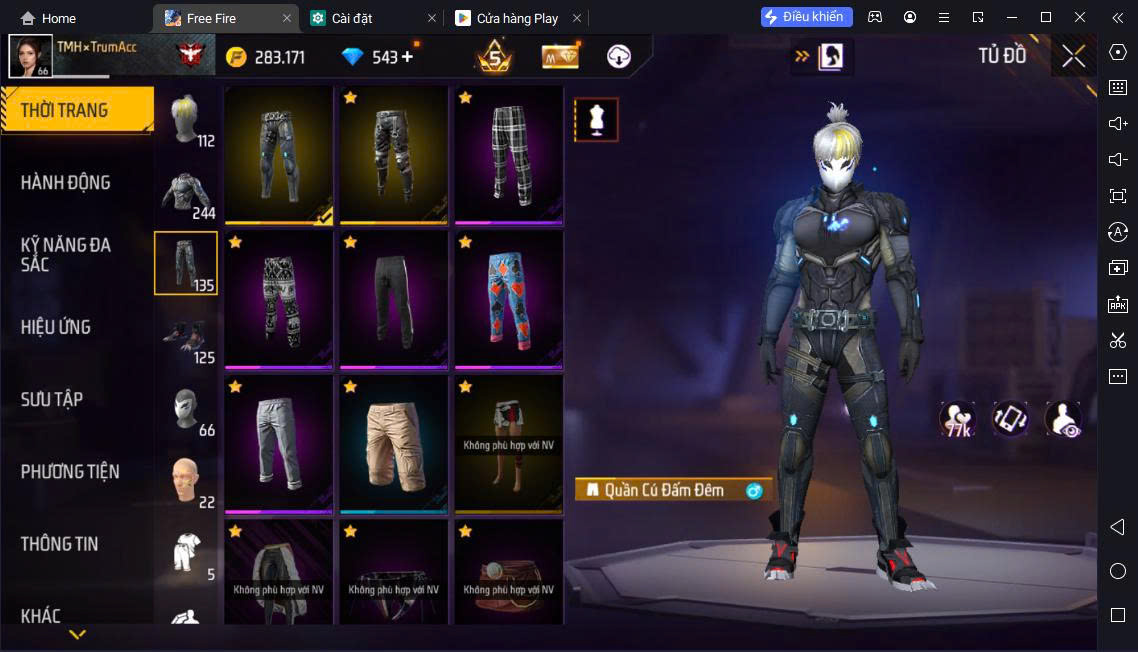Switch to the HÀNH ĐỘNG section
Screen dimensions: 1138x652
[66, 182]
